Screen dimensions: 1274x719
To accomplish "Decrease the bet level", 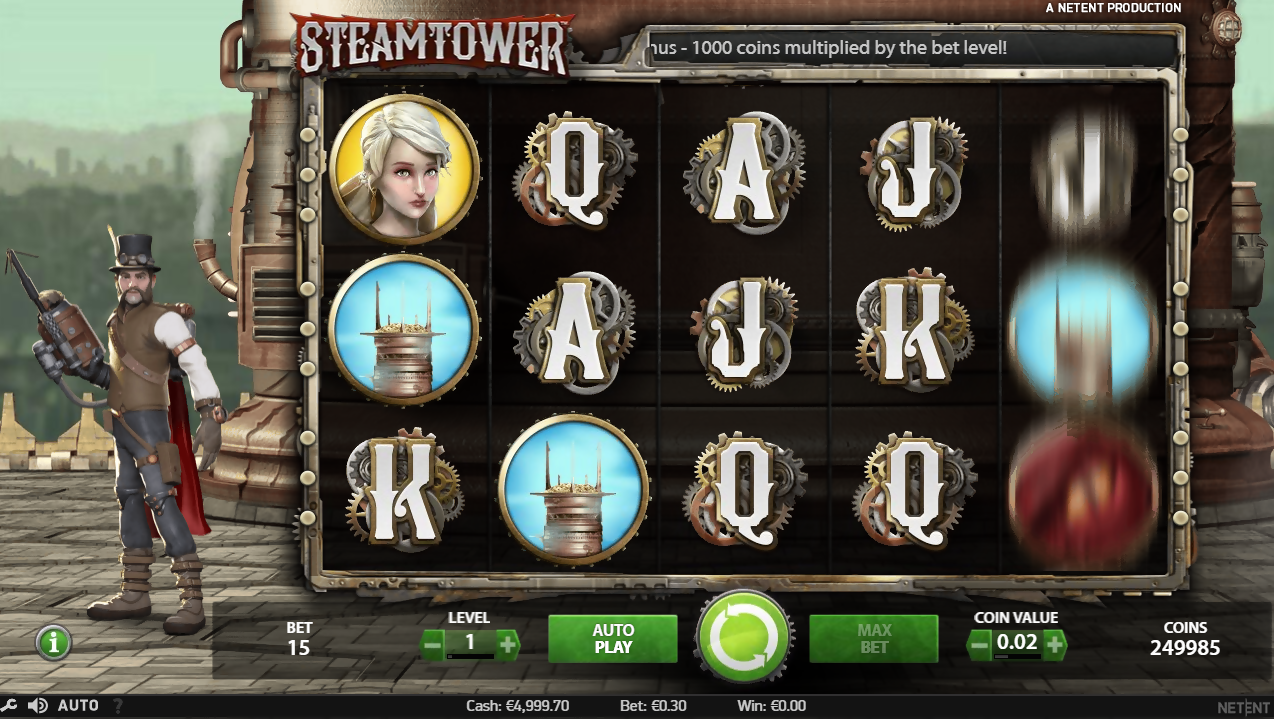I will [x=433, y=644].
